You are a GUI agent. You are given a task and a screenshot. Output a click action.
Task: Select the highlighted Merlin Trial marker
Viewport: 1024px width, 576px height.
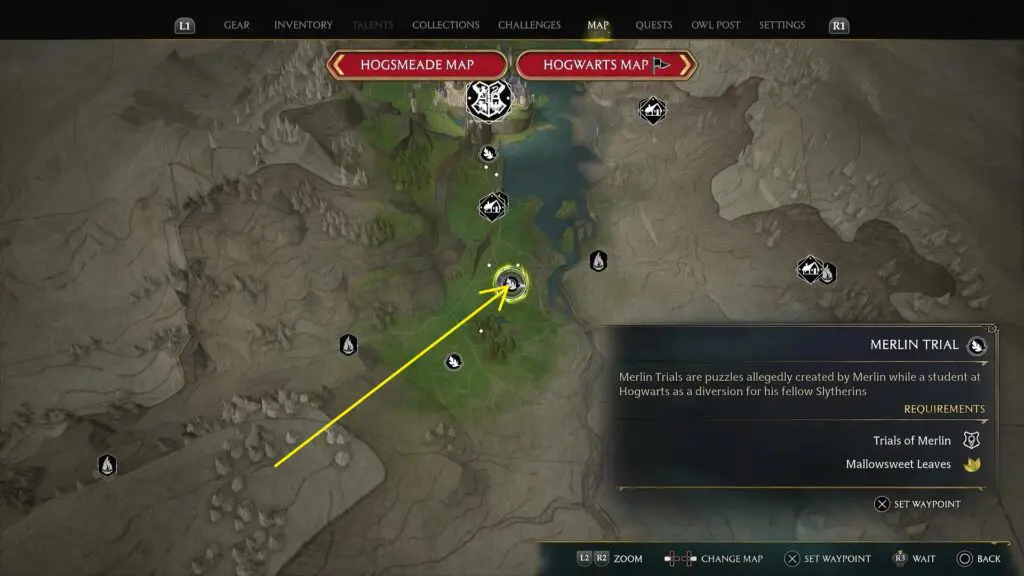512,284
